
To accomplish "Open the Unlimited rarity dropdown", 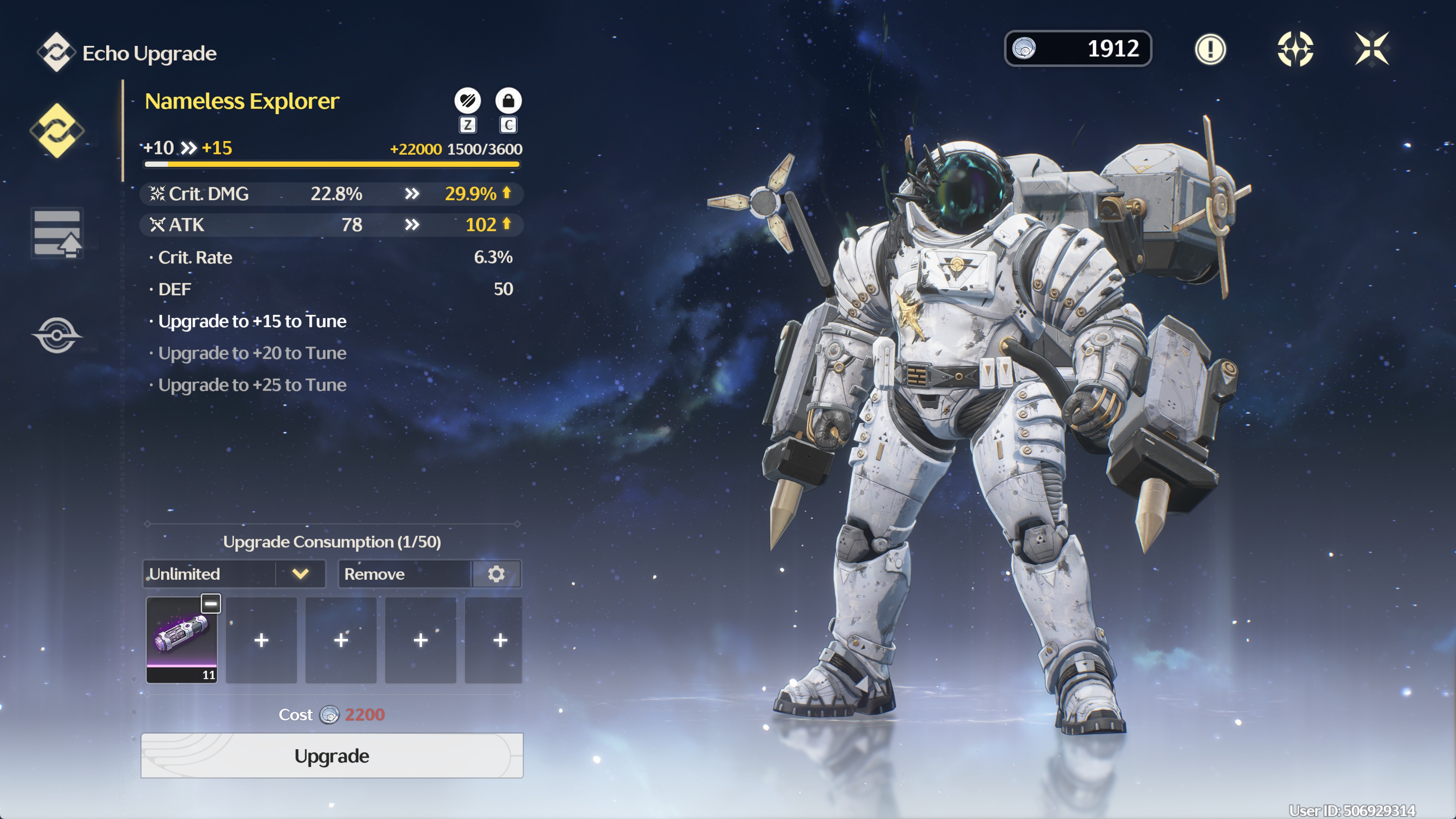I will tap(234, 574).
